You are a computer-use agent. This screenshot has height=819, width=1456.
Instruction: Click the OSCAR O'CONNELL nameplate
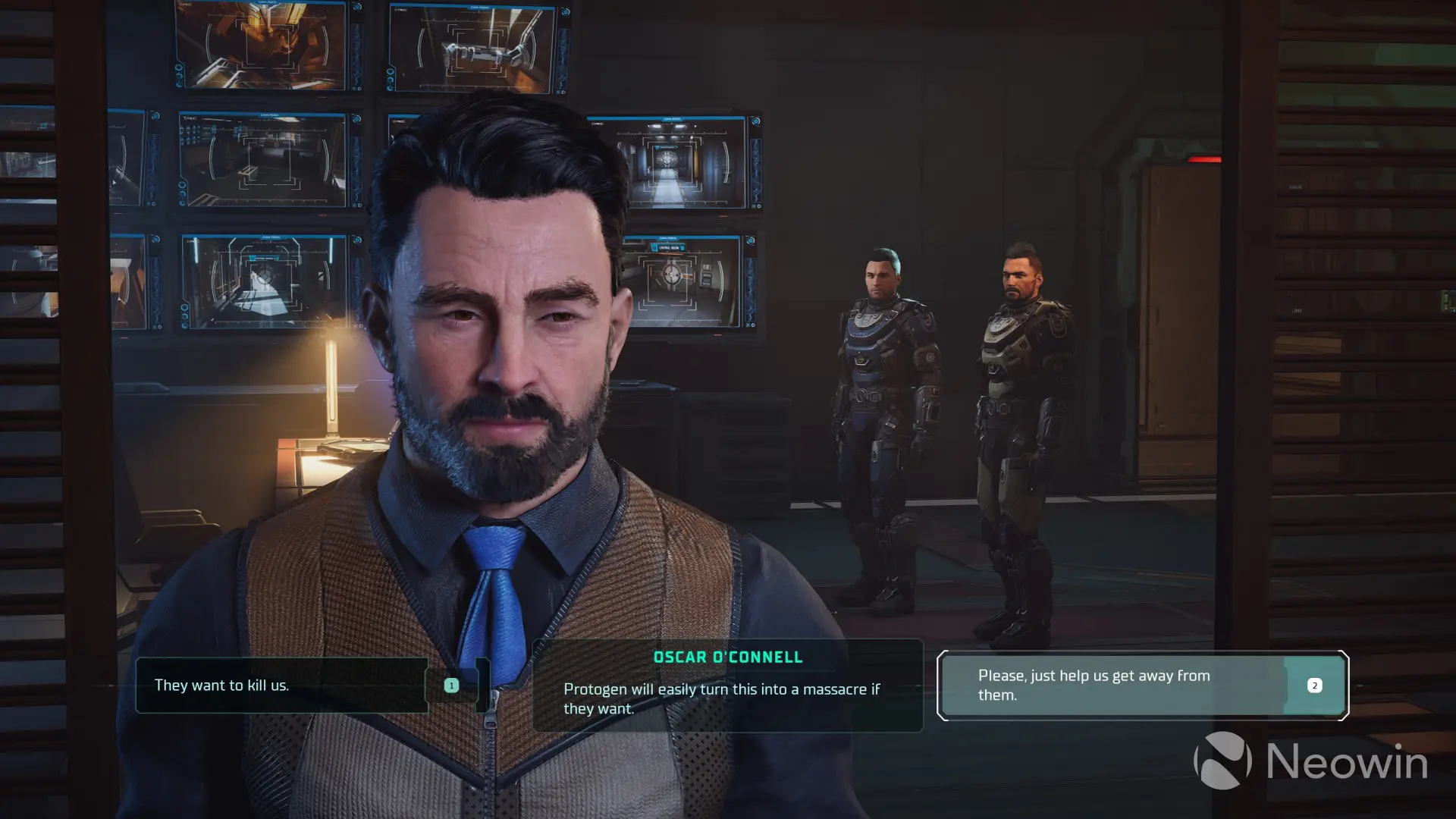728,657
